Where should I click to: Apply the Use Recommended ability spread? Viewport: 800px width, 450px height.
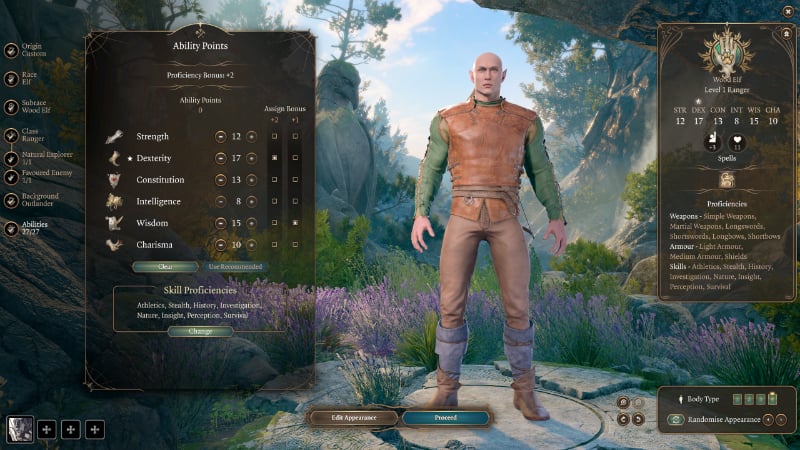235,267
